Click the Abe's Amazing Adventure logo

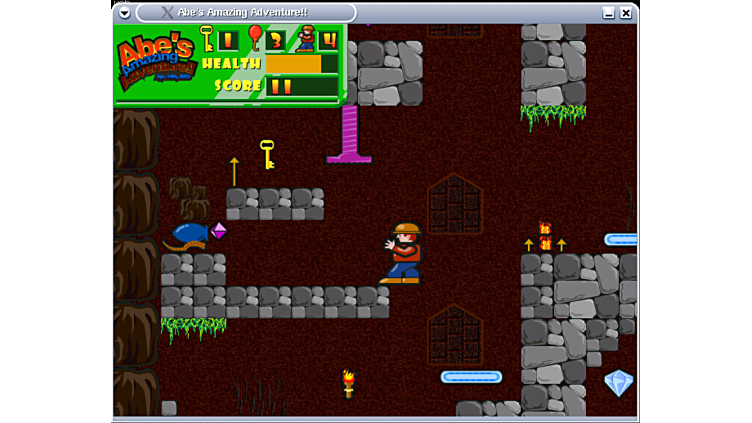156,63
